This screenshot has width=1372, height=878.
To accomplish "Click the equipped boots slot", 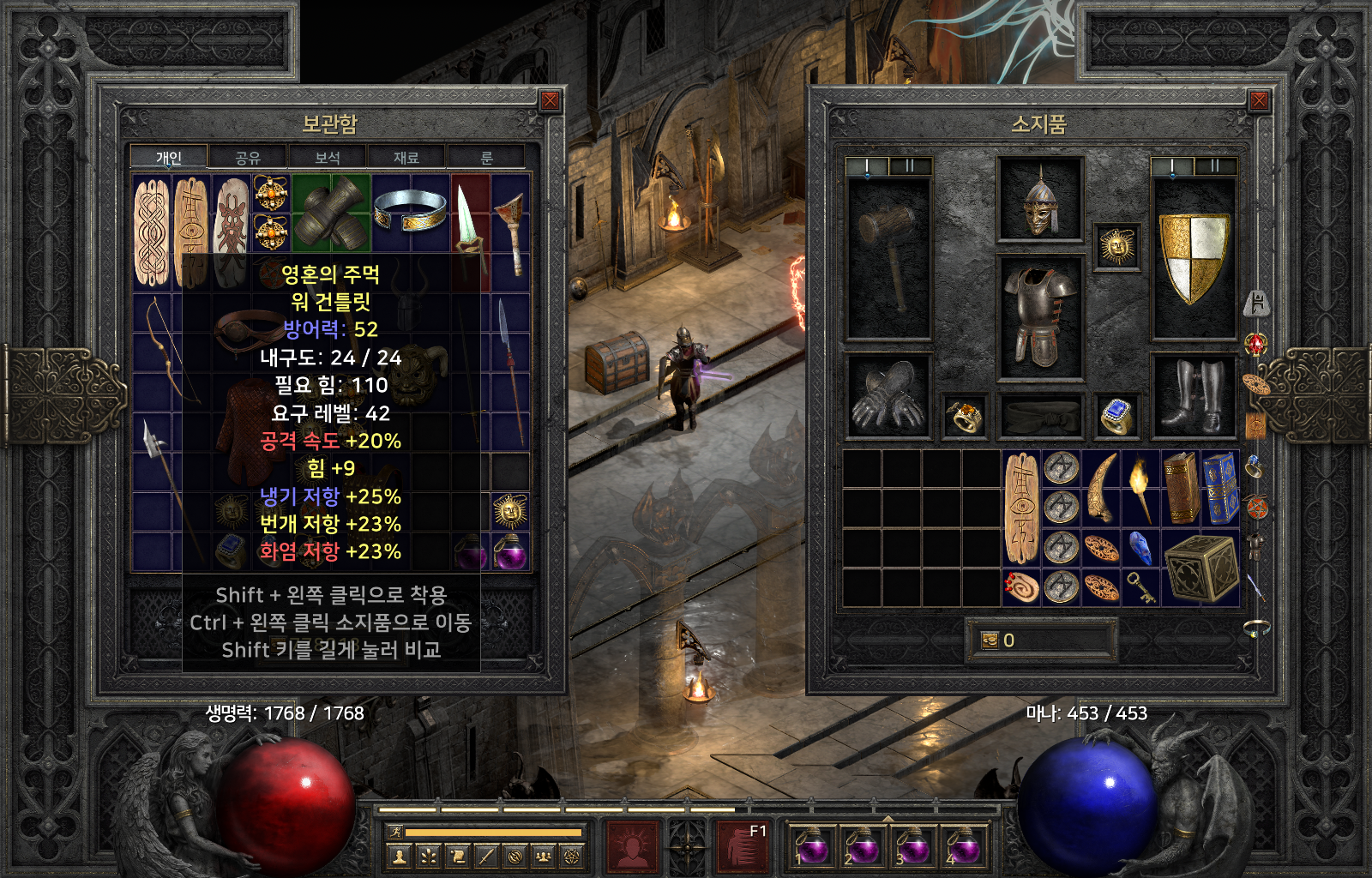I will [x=1193, y=396].
